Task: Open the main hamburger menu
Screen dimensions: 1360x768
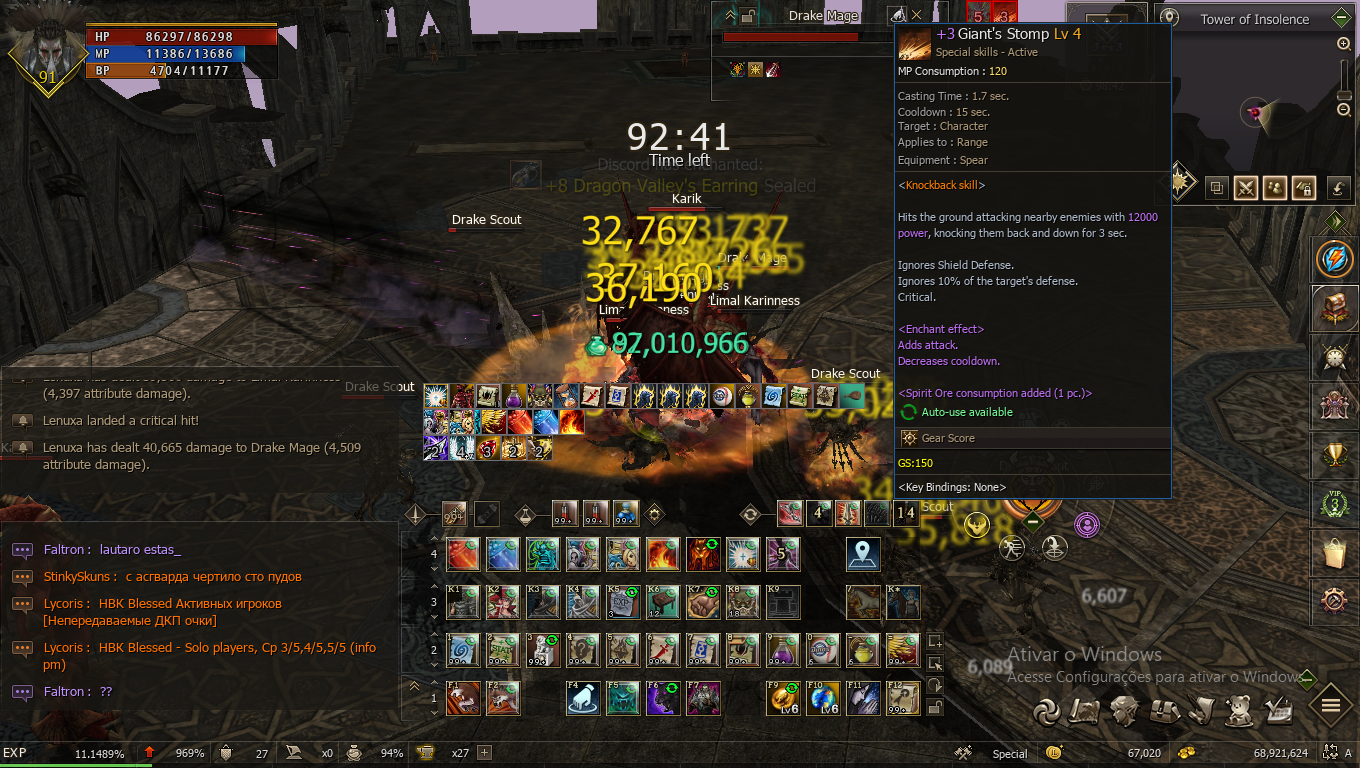Action: point(1331,706)
